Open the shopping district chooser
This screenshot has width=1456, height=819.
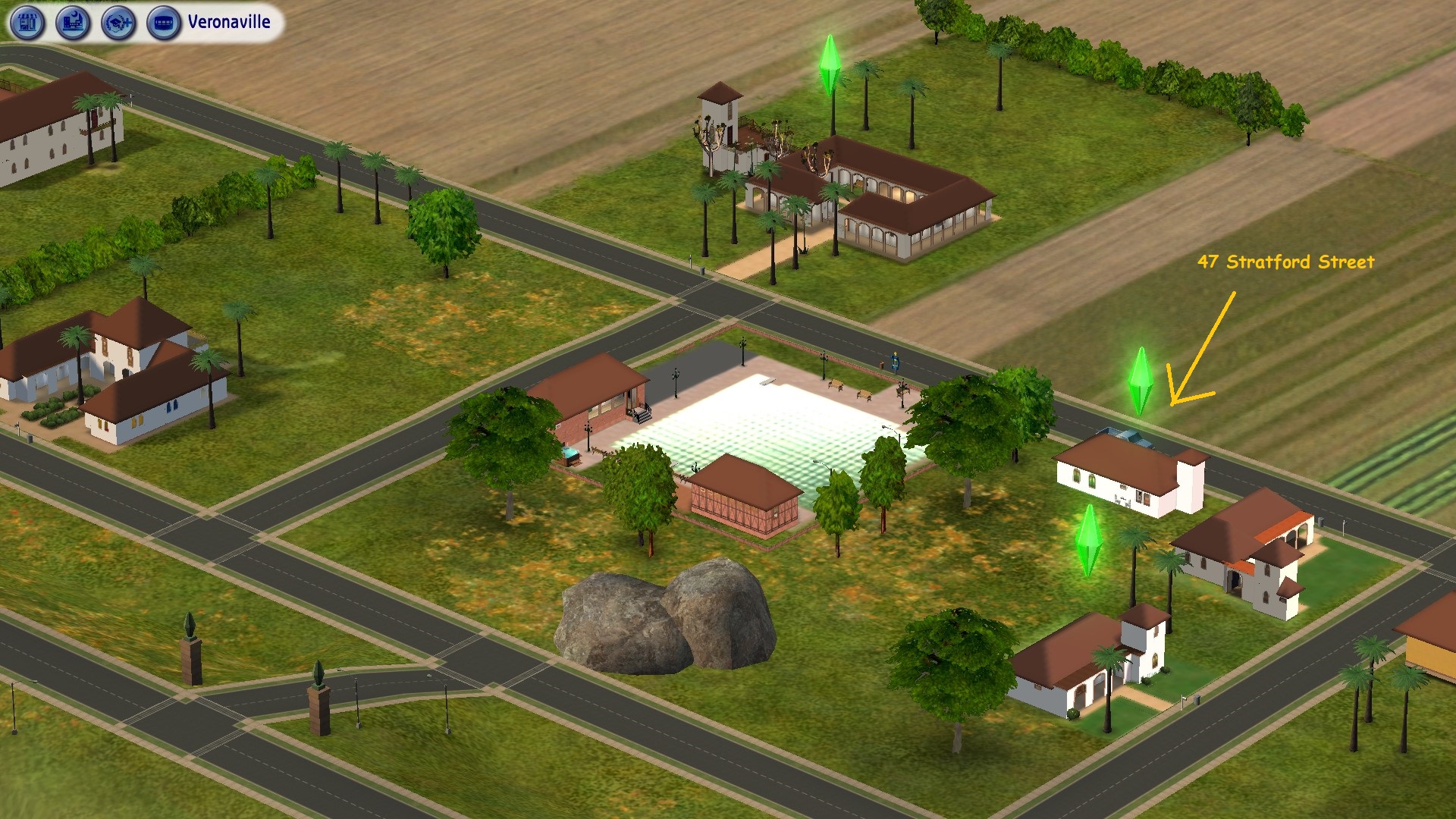coord(27,23)
